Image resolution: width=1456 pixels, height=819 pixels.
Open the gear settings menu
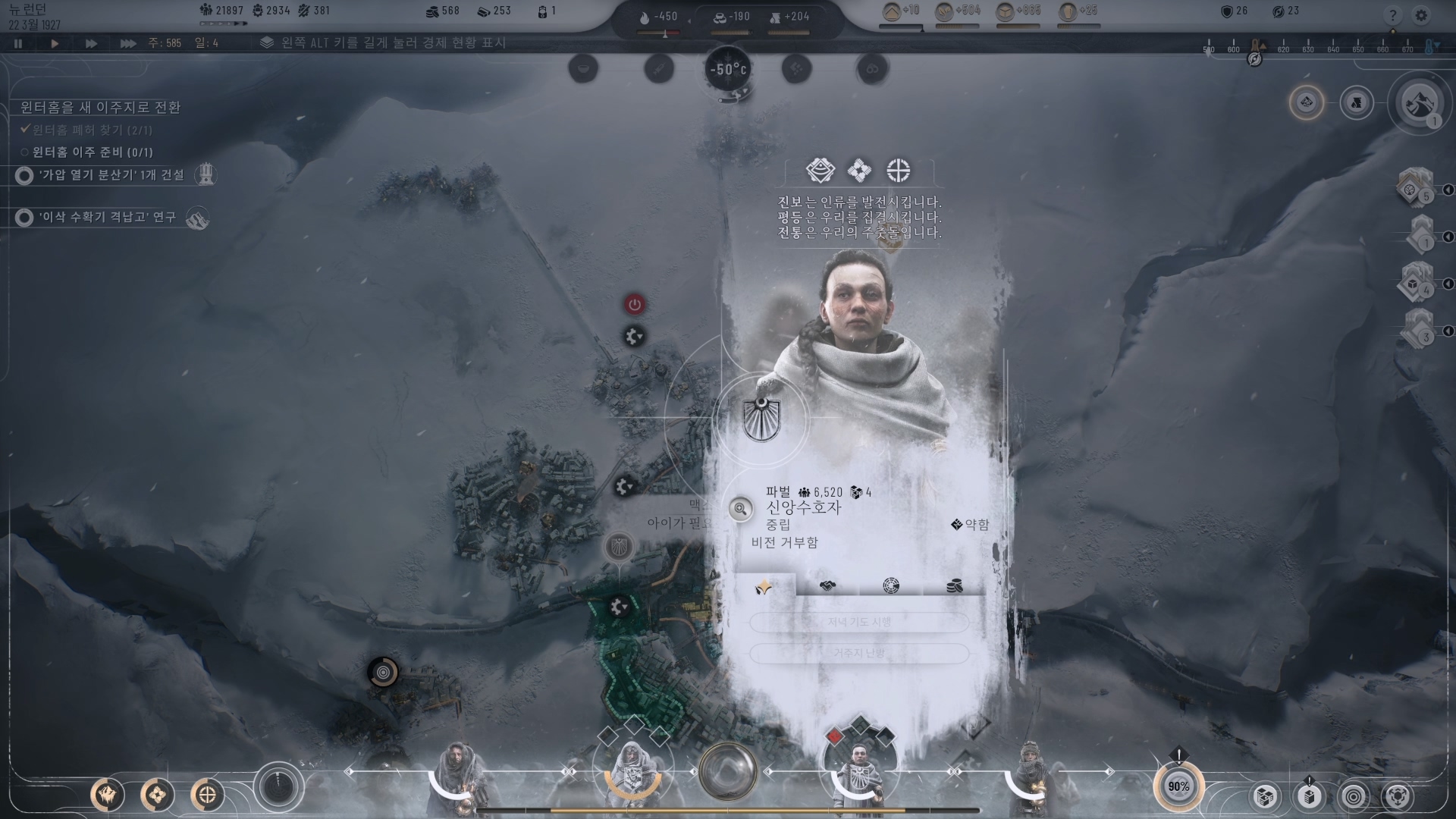pos(1421,15)
